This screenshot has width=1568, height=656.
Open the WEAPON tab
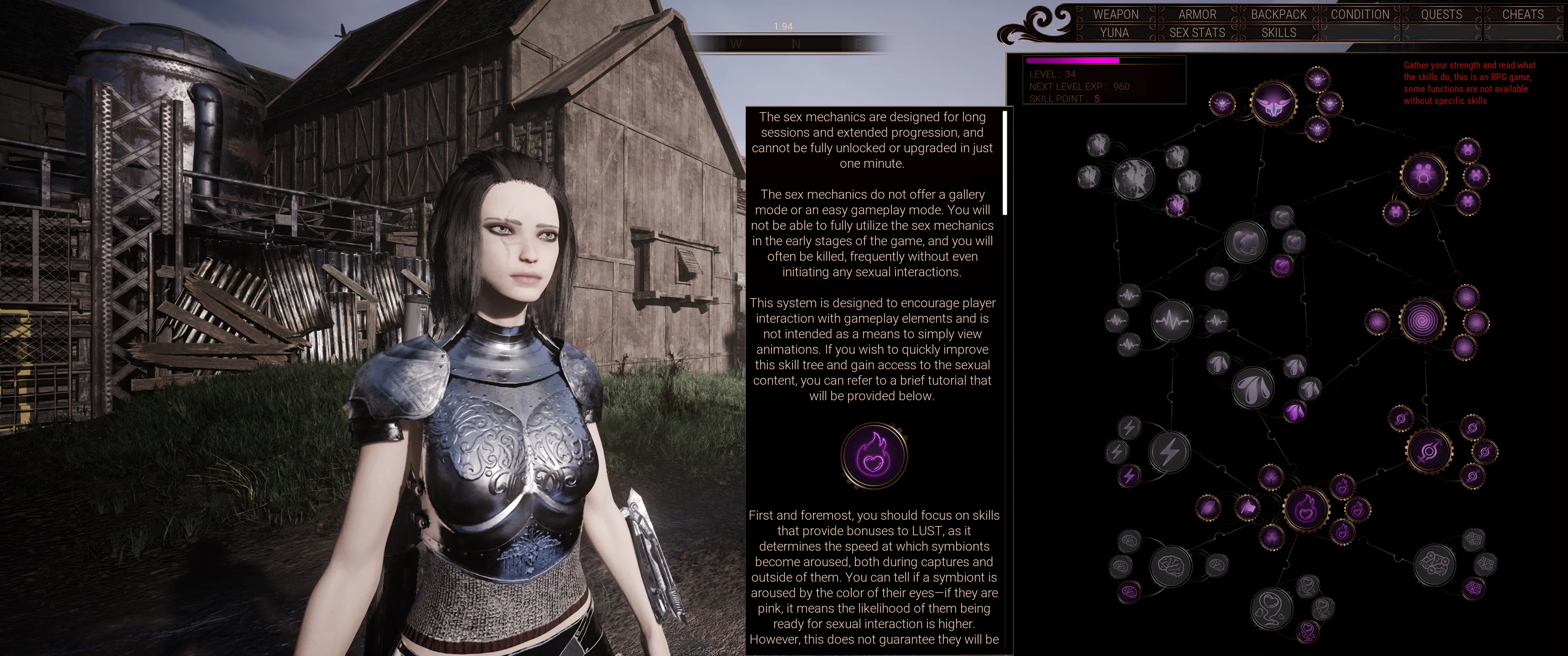(1115, 14)
